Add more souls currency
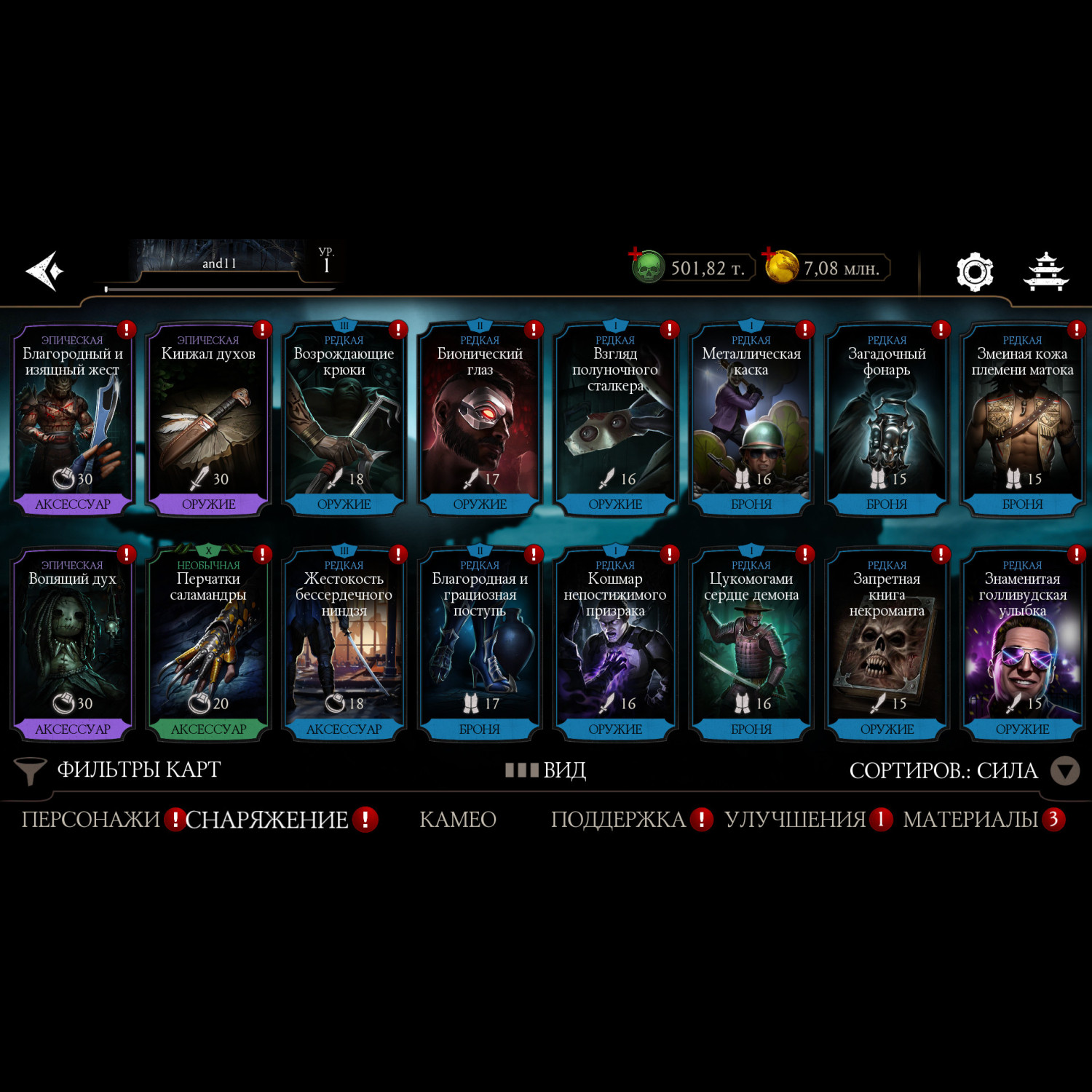Screen dimensions: 1092x1092 (636, 255)
